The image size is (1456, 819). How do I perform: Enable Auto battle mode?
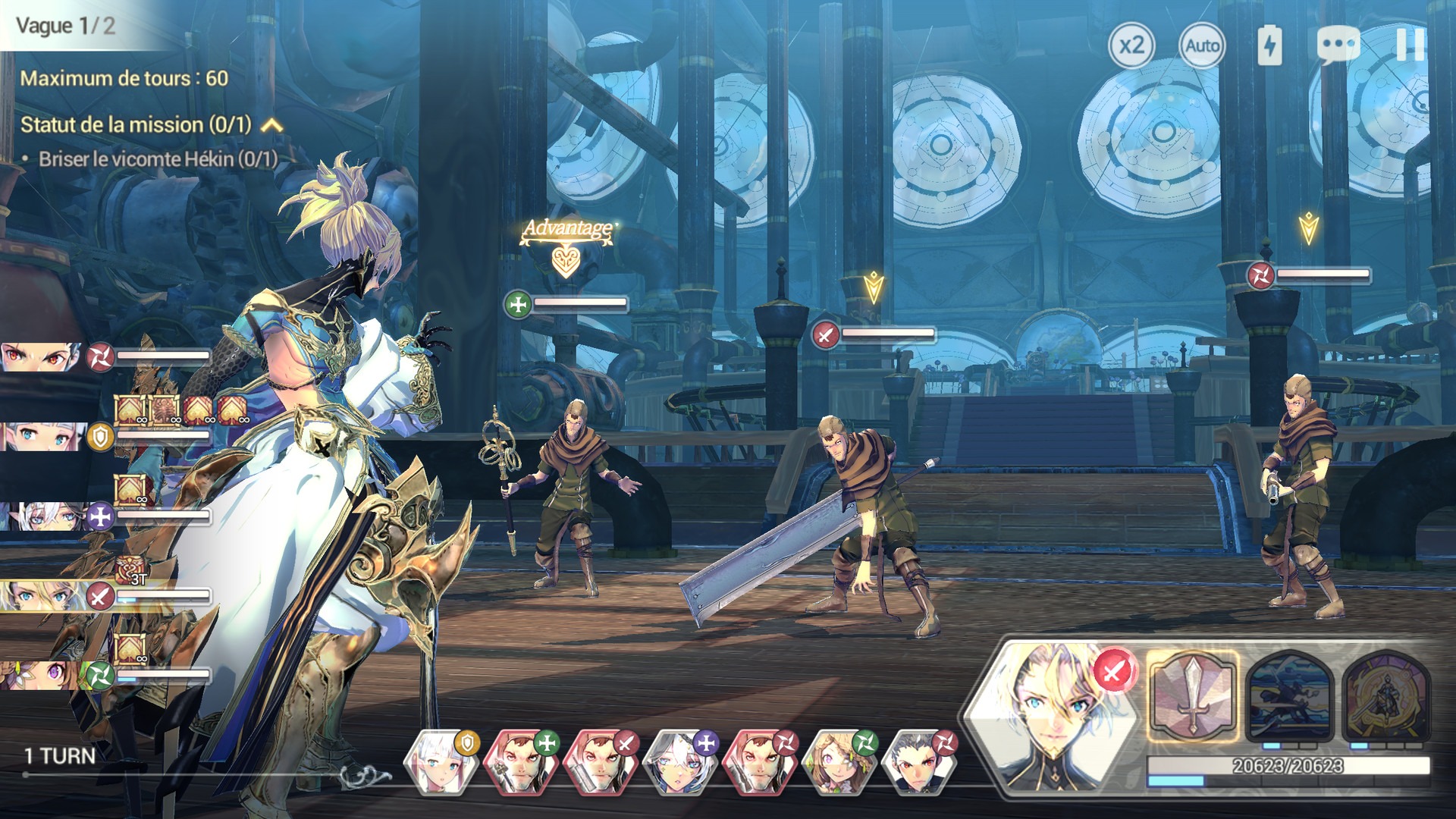[x=1202, y=46]
